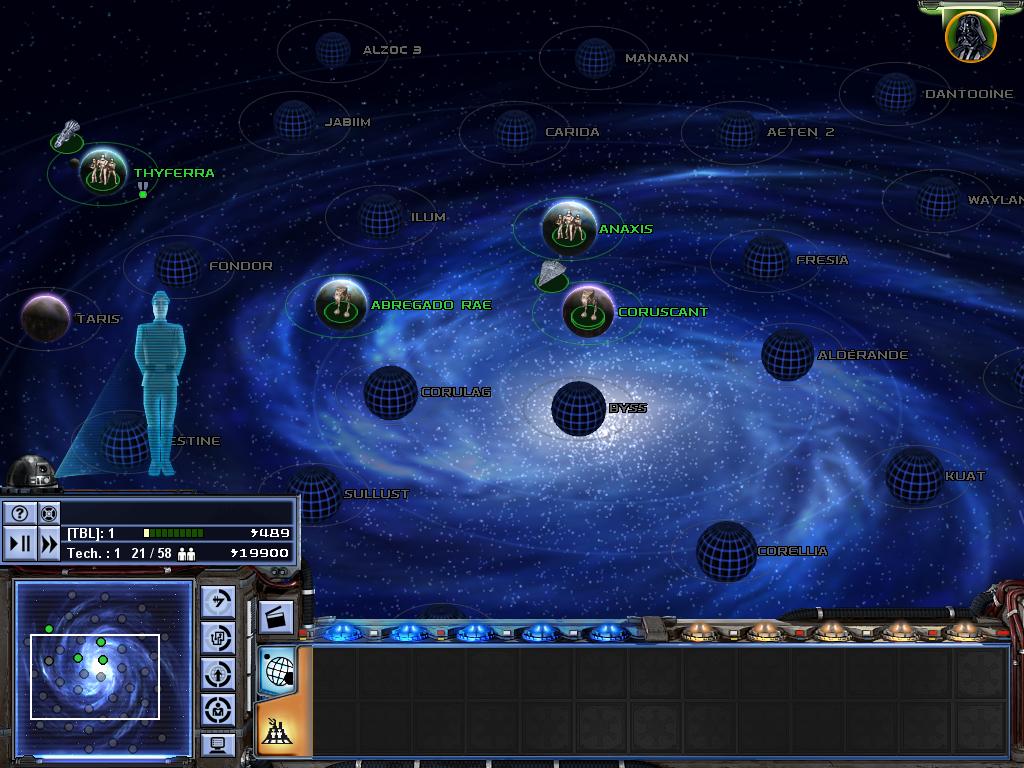1024x768 pixels.
Task: Switch to the galaxy globe tab
Action: pyautogui.click(x=277, y=670)
